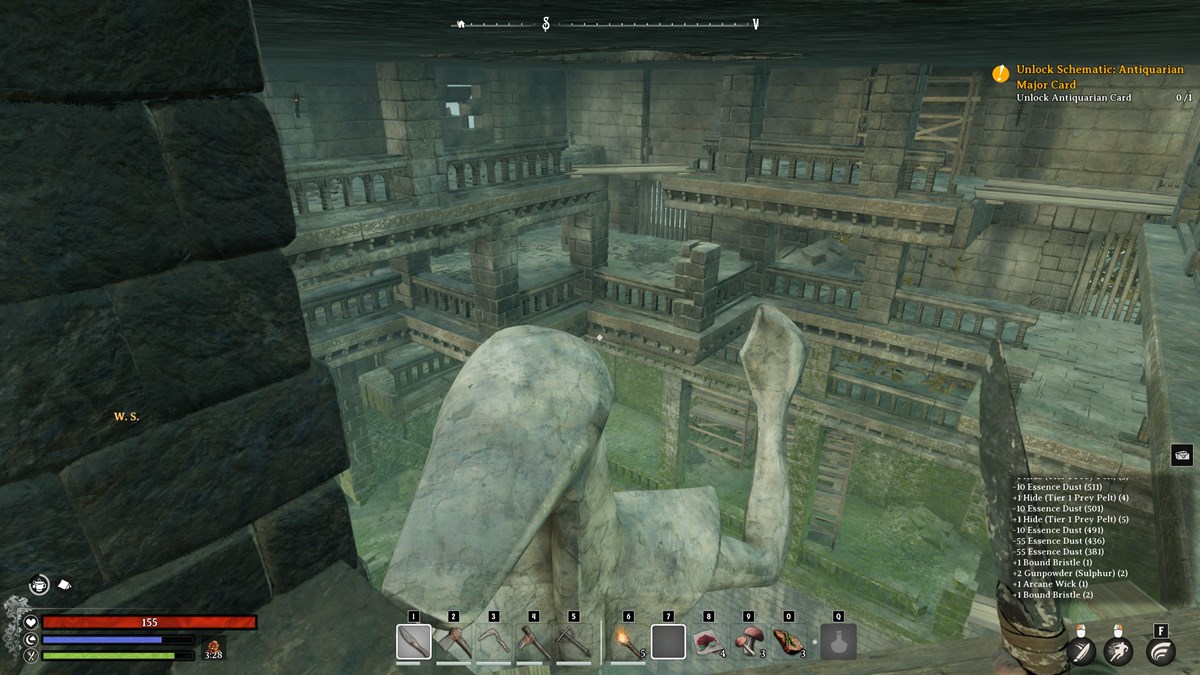Click the compass bar
Viewport: 1200px width, 675px height.
(608, 24)
